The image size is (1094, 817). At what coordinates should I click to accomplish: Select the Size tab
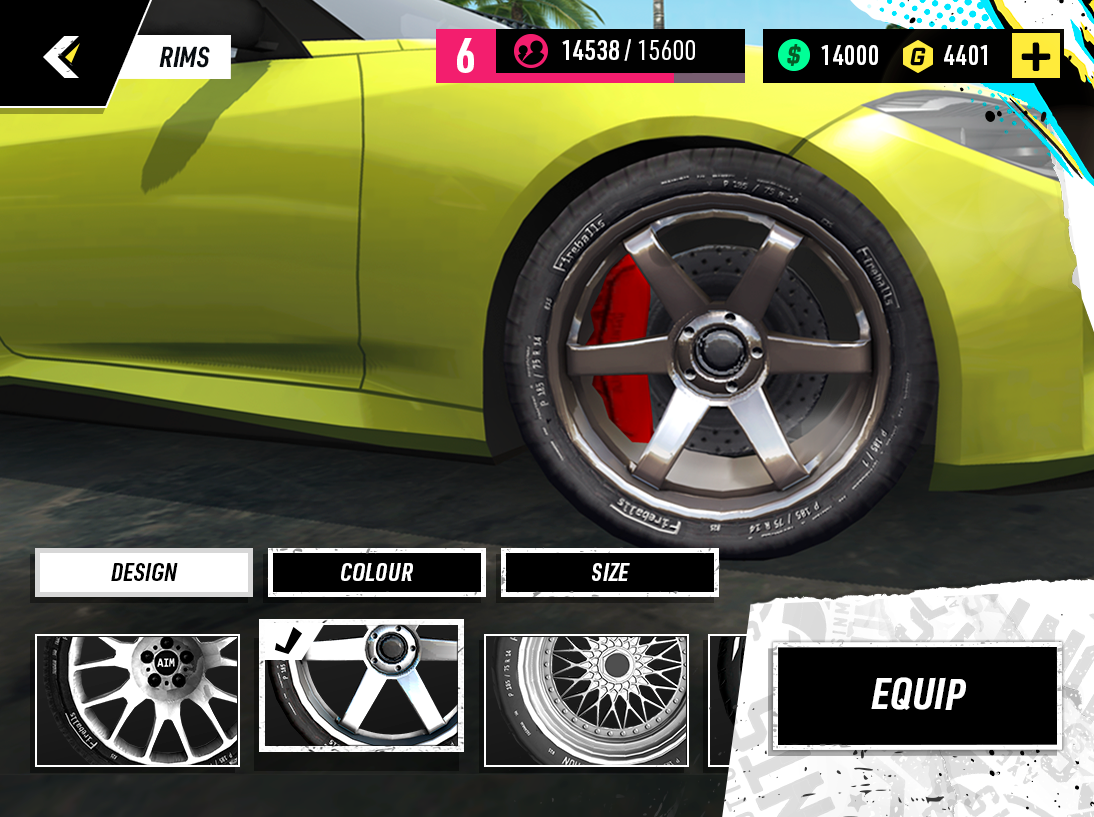tap(609, 573)
